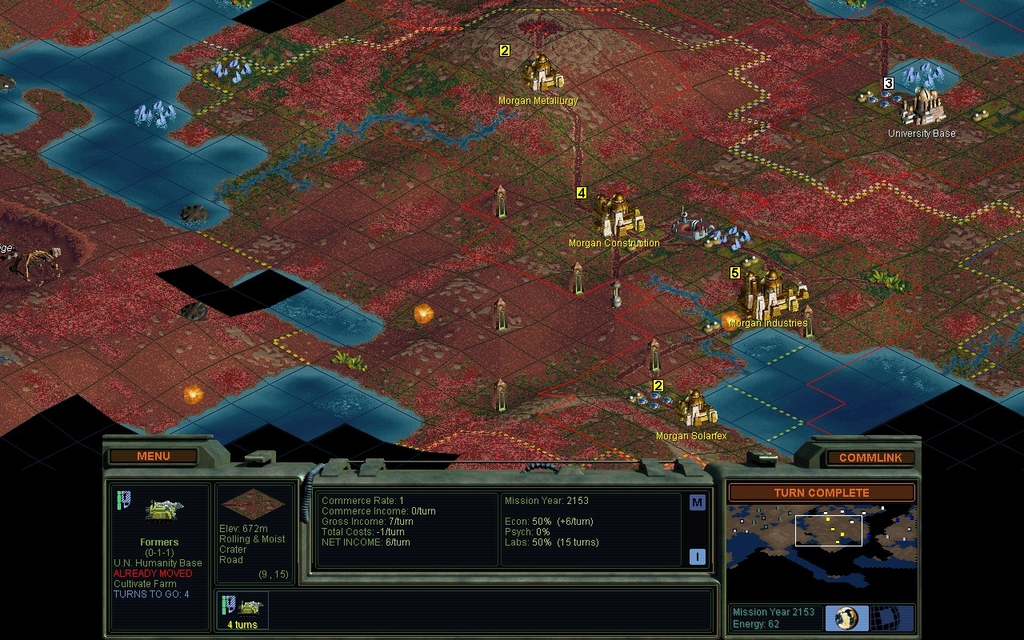Click the wireframe grid globe icon
1024x640 pixels.
point(883,617)
